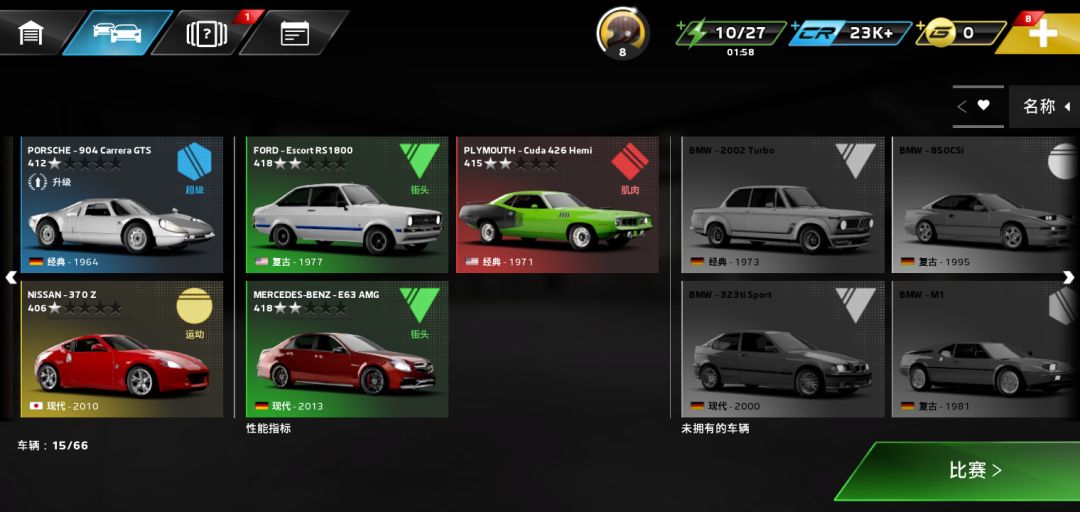Viewport: 1080px width, 512px height.
Task: View the unowned BMW 323ti Sport card
Action: click(783, 349)
